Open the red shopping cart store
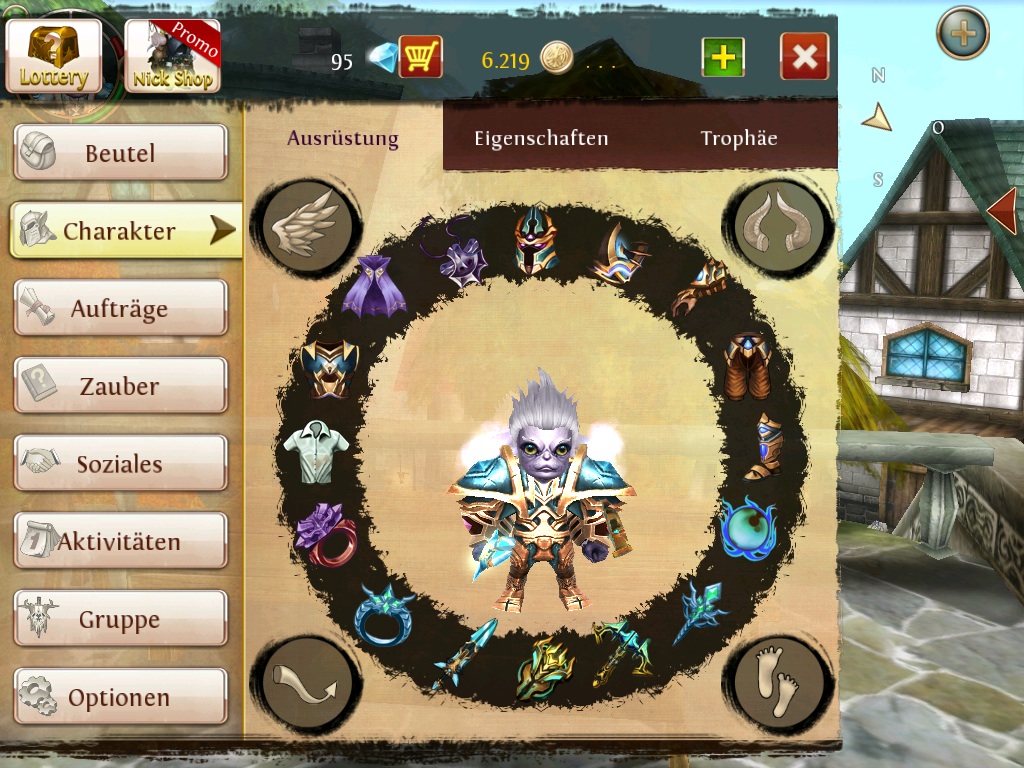1024x768 pixels. click(420, 57)
